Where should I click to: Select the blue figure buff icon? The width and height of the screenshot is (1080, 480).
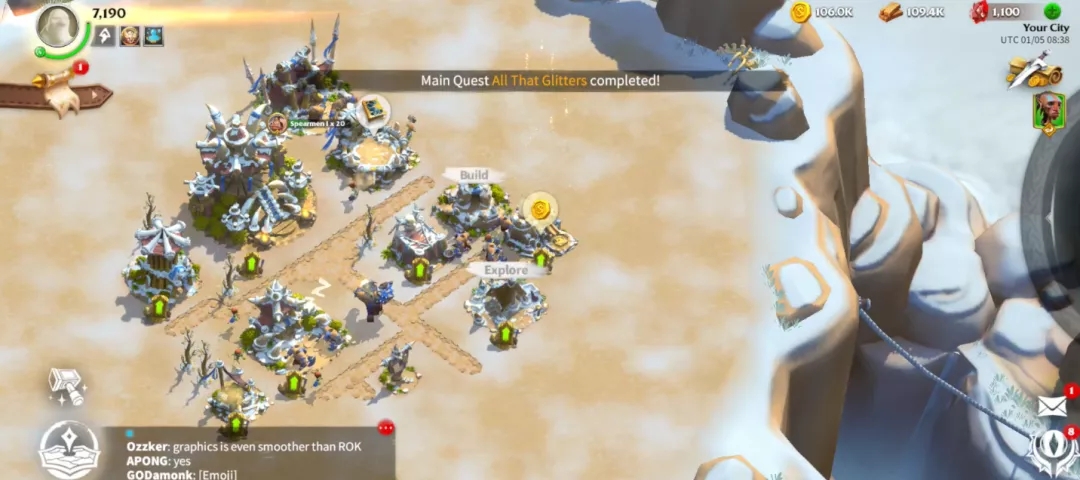[153, 37]
